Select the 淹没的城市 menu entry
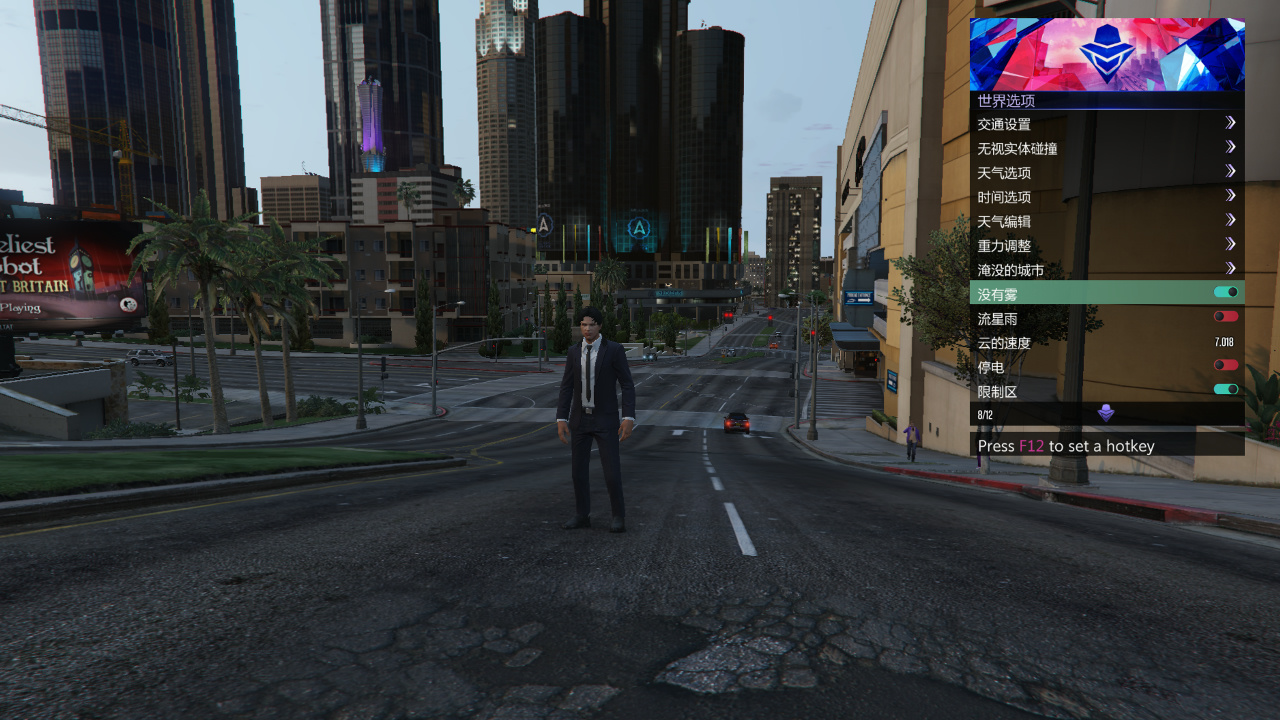1280x720 pixels. point(1106,270)
